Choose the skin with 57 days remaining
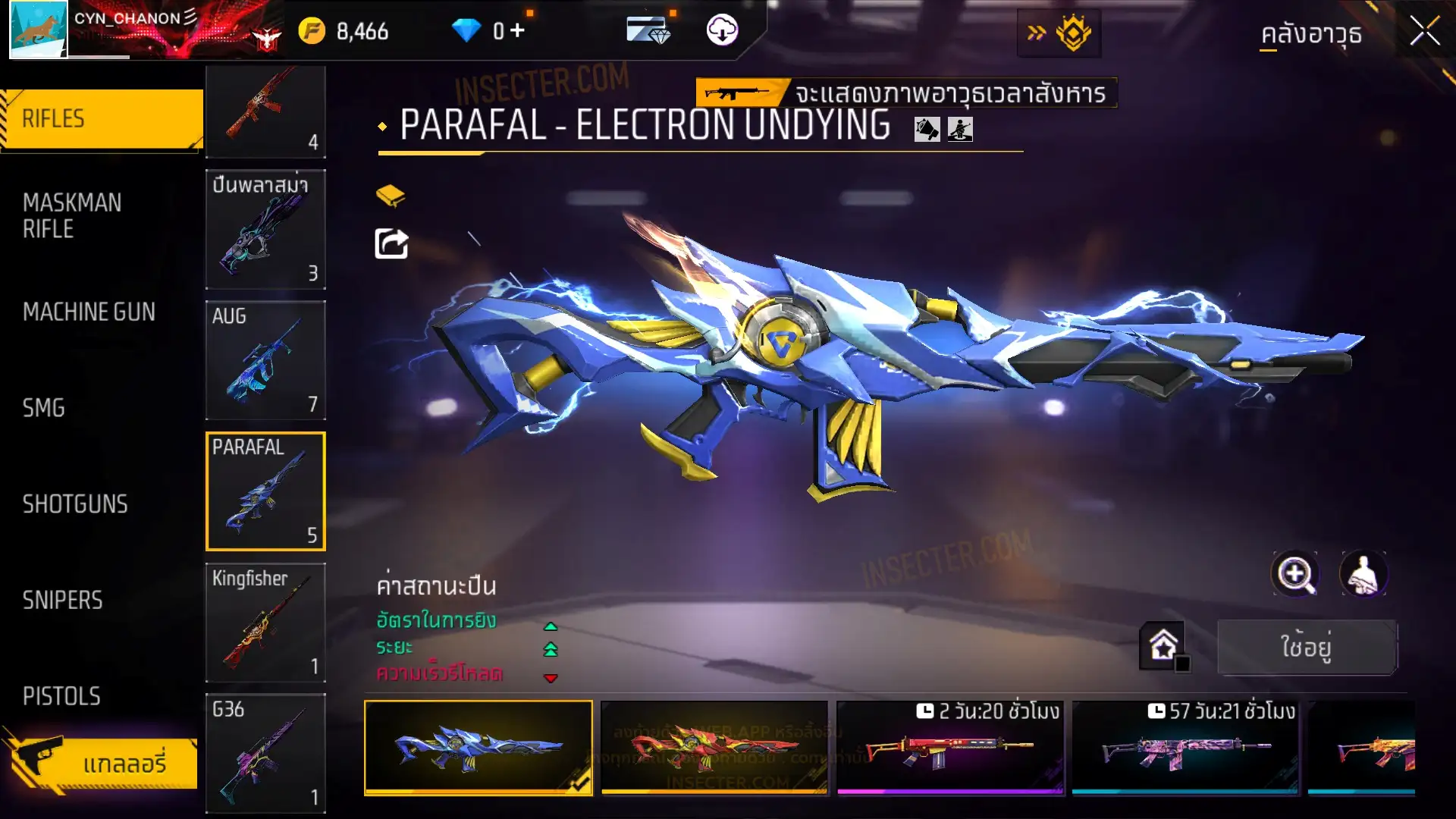This screenshot has width=1456, height=819. (1185, 748)
